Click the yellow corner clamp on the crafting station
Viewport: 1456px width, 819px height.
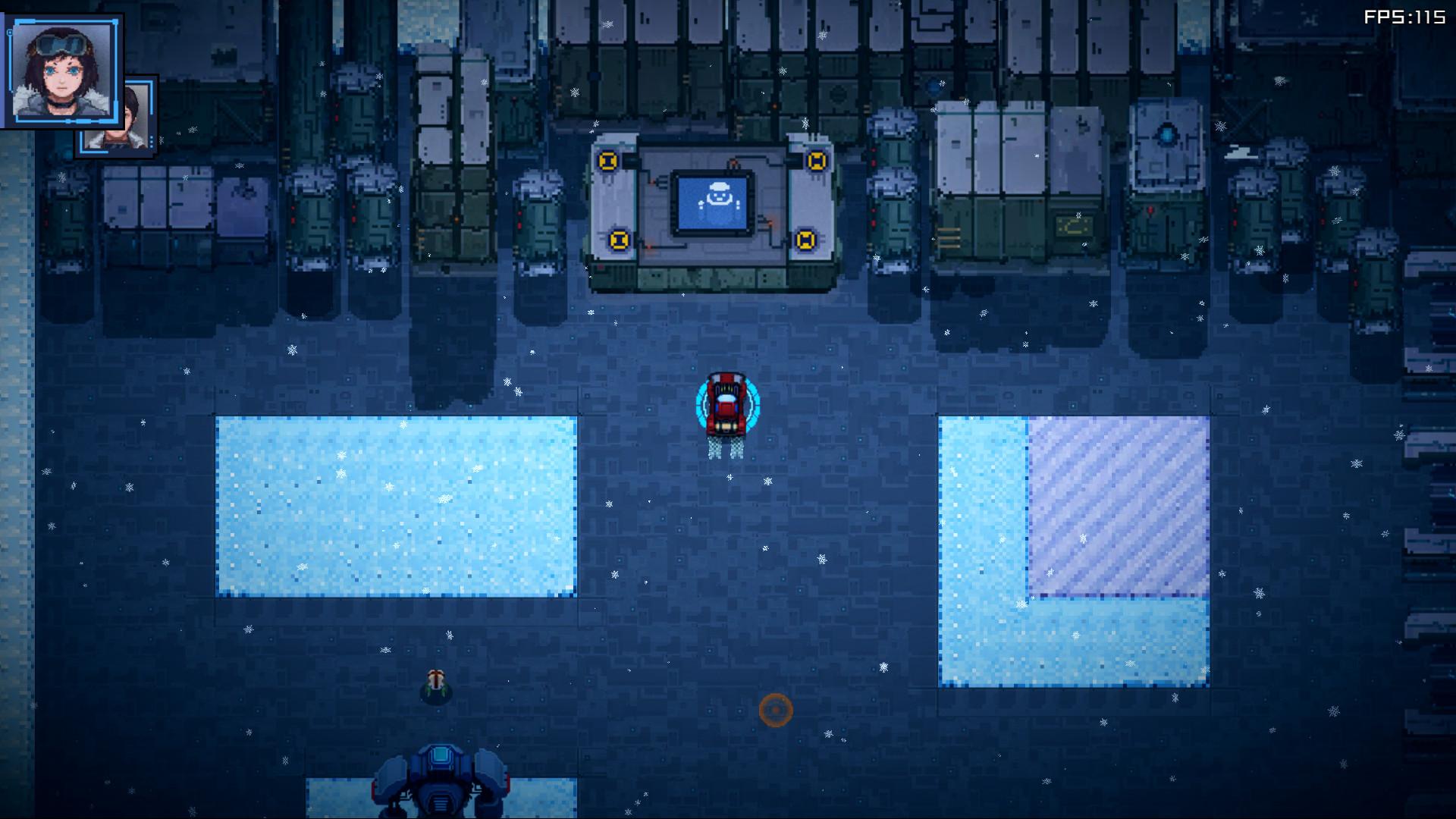[607, 161]
